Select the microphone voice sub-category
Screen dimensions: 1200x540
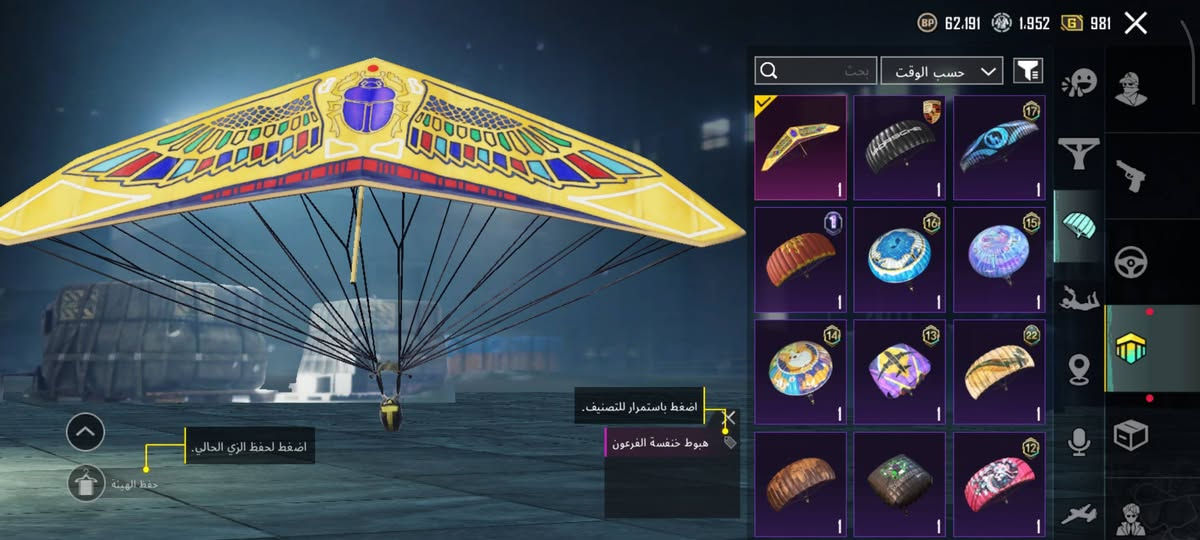(1078, 441)
